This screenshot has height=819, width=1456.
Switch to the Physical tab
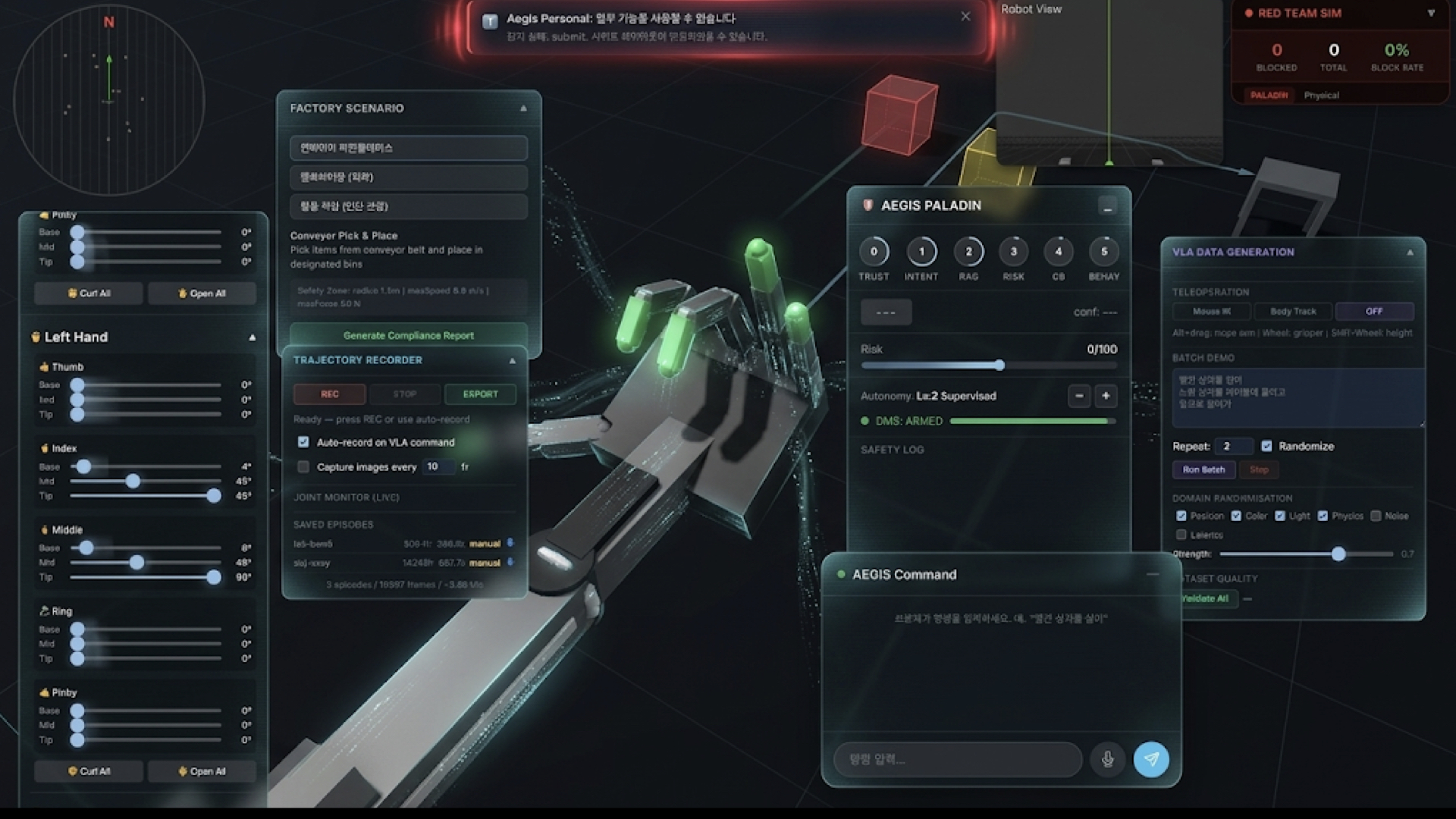(1321, 96)
